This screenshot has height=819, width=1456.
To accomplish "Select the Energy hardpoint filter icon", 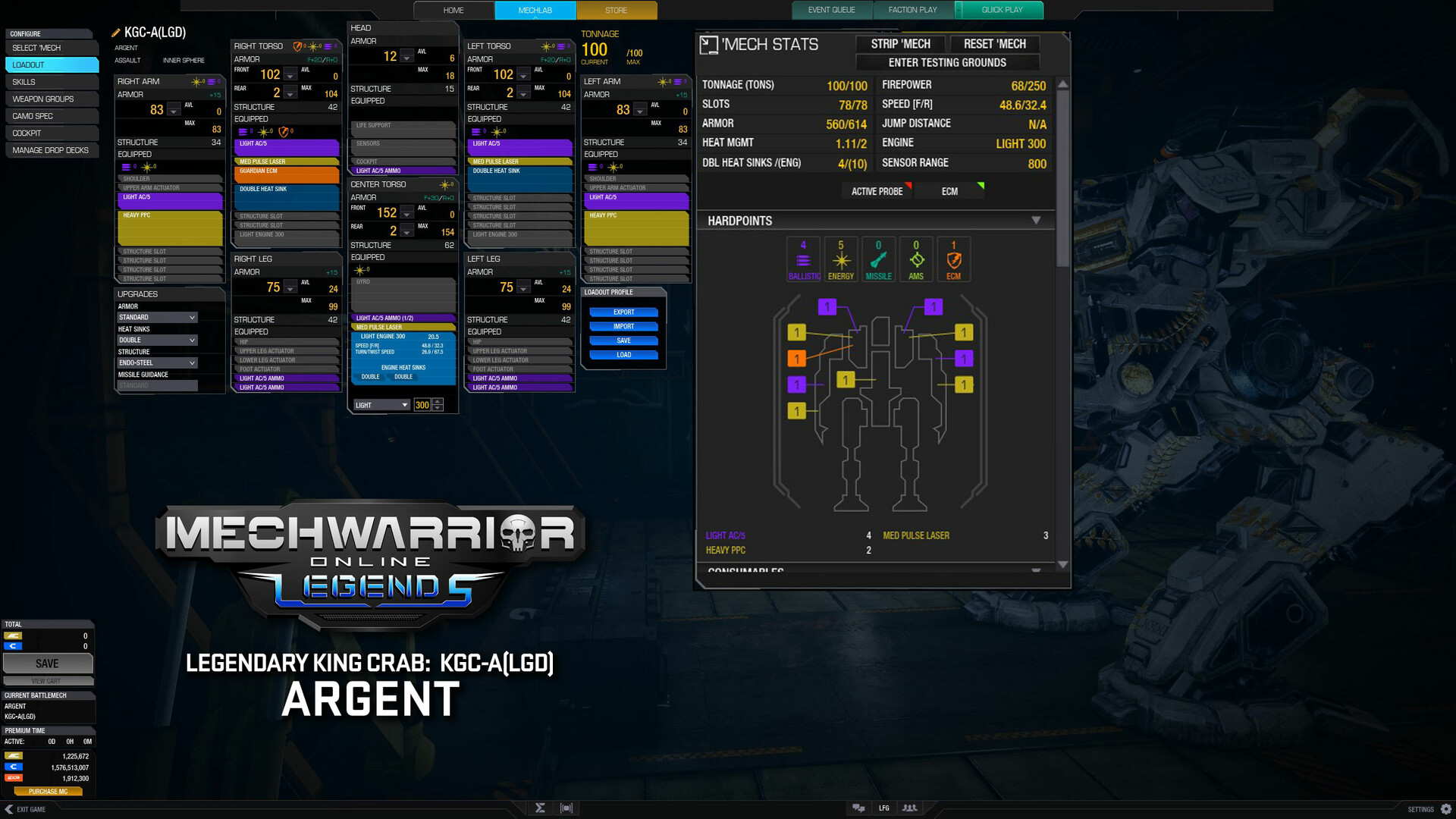I will click(x=840, y=259).
